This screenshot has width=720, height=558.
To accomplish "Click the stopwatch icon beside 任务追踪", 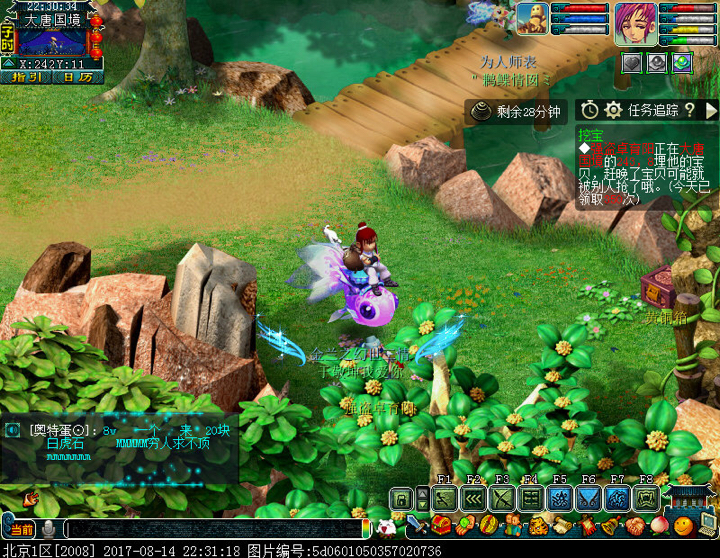I will [590, 110].
